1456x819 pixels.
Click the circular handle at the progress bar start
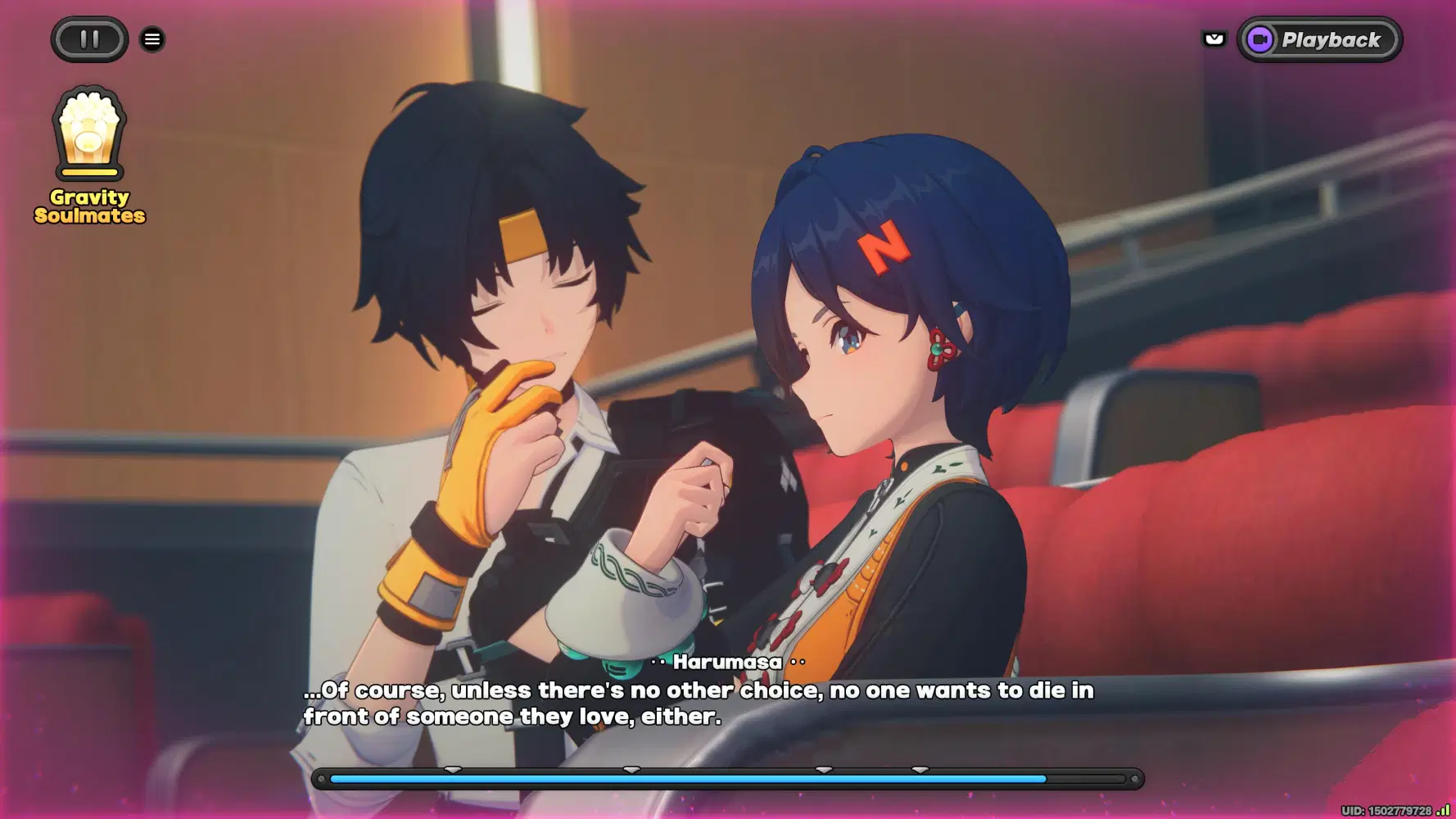tap(320, 779)
